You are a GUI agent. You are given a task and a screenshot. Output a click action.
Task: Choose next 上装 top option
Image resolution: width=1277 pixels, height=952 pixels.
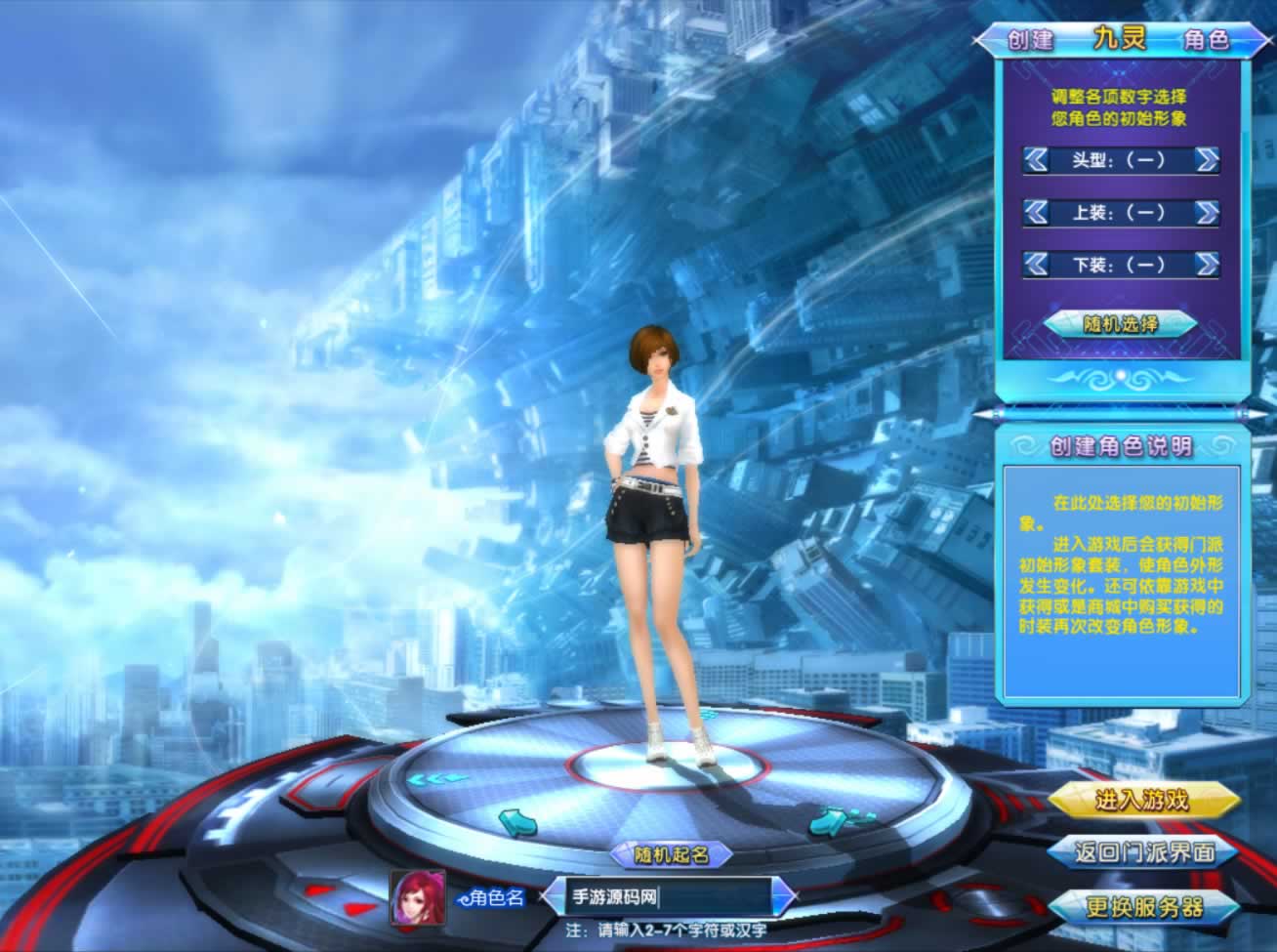point(1207,212)
